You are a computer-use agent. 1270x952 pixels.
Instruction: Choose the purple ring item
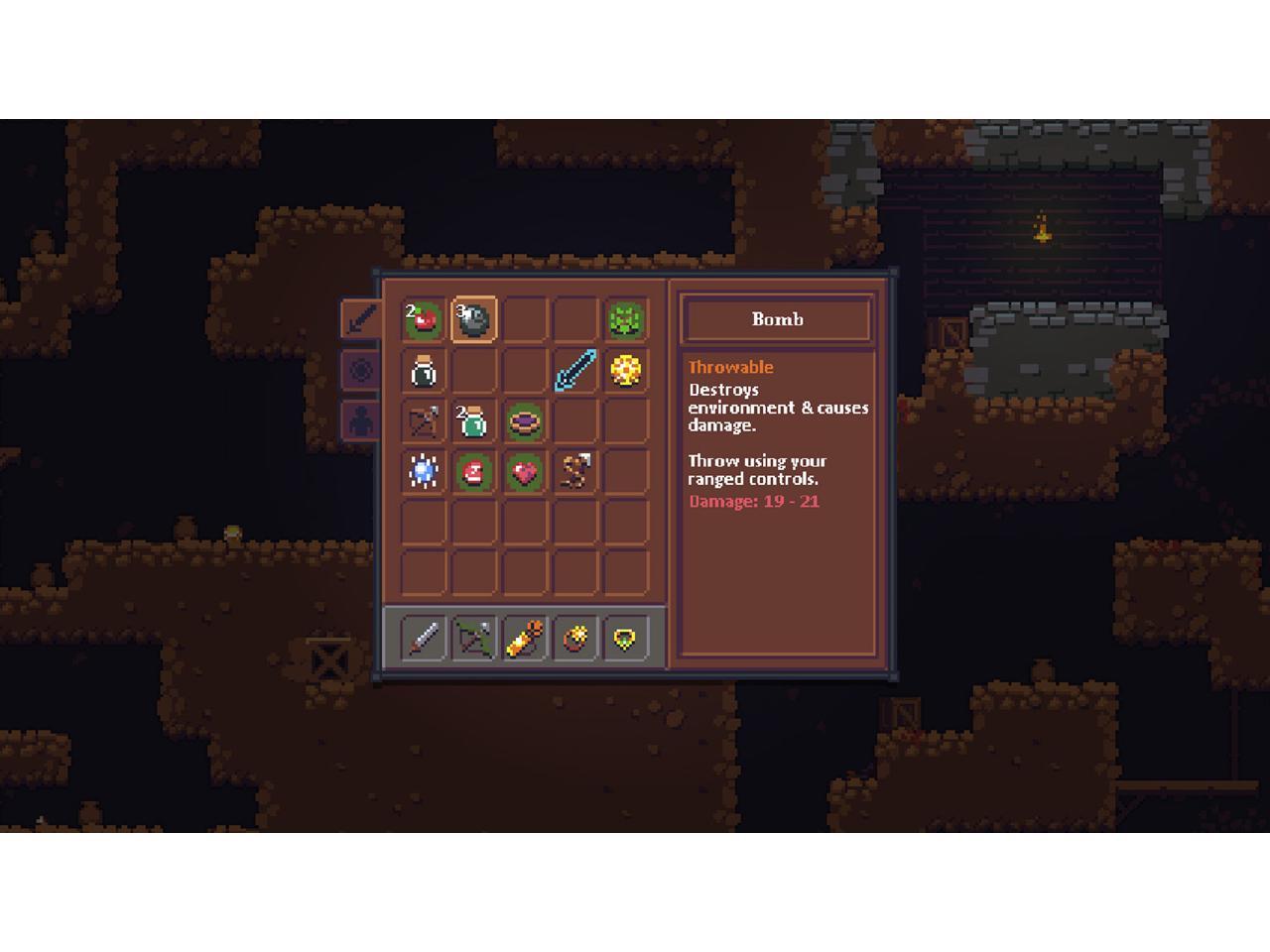pyautogui.click(x=525, y=421)
